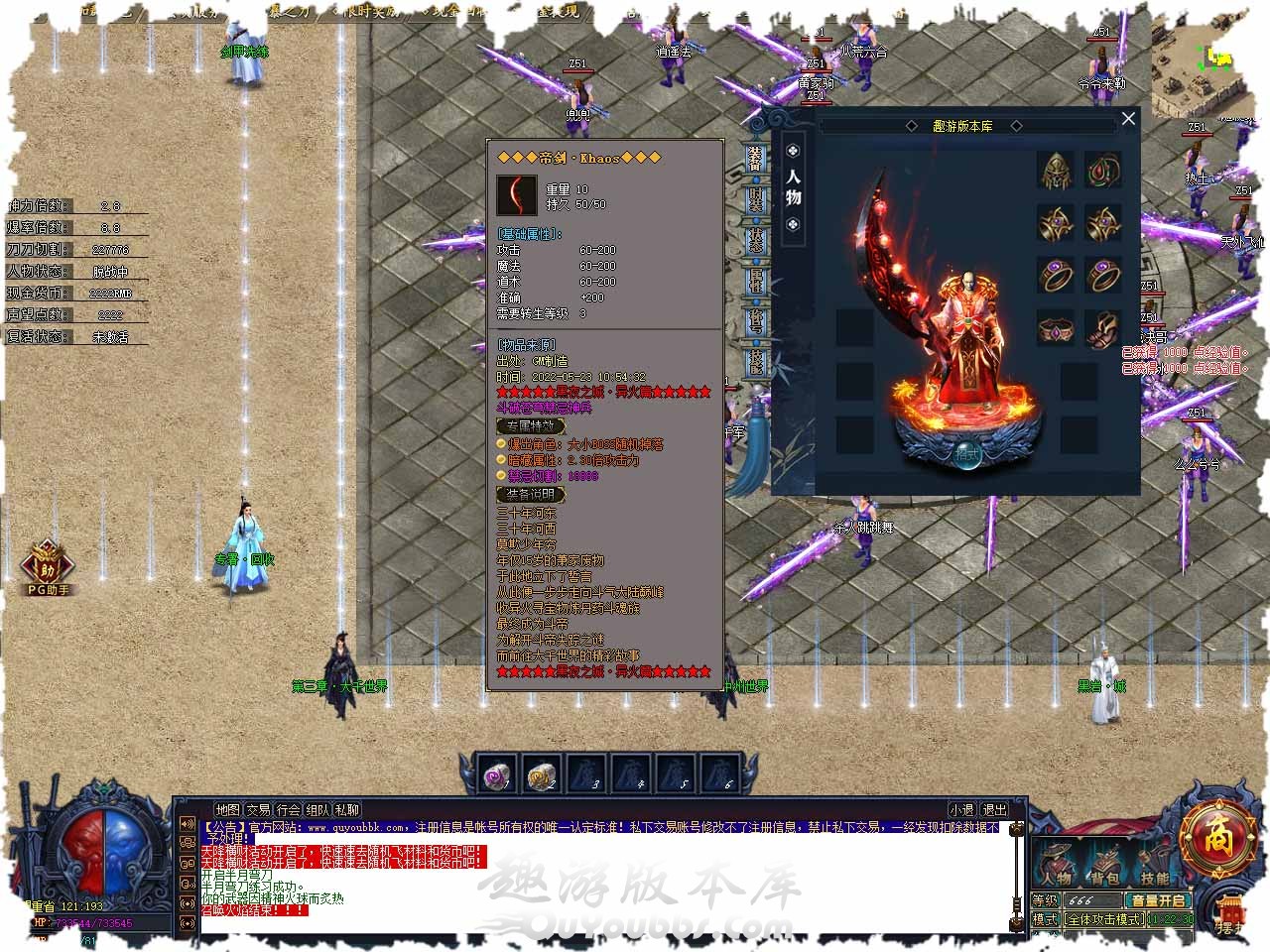This screenshot has height=952, width=1270.
Task: Select the equipped belt slot
Action: coord(1056,328)
